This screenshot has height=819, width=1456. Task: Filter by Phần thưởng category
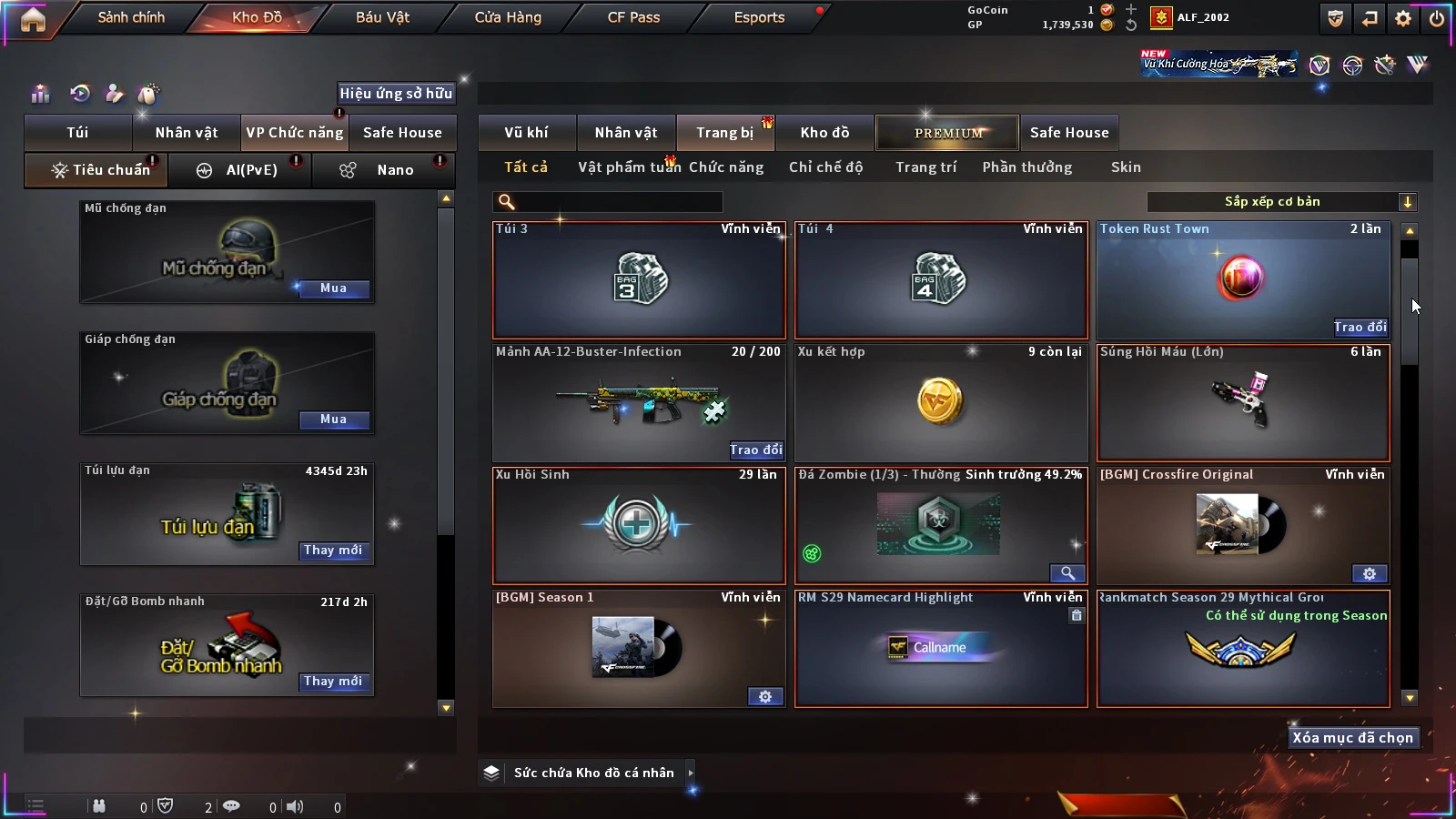(x=1026, y=167)
